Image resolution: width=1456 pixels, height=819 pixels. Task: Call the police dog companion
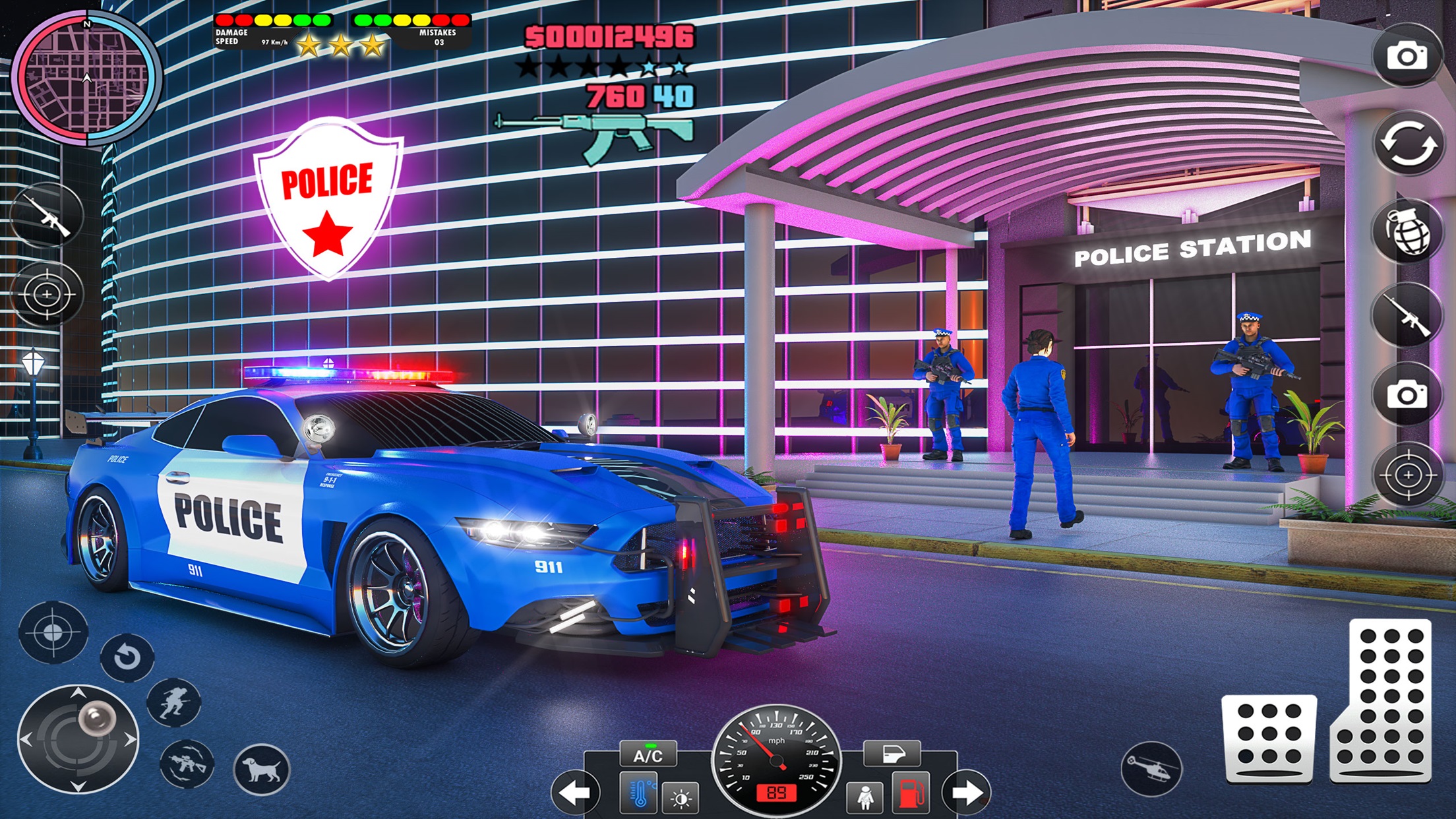(x=262, y=769)
